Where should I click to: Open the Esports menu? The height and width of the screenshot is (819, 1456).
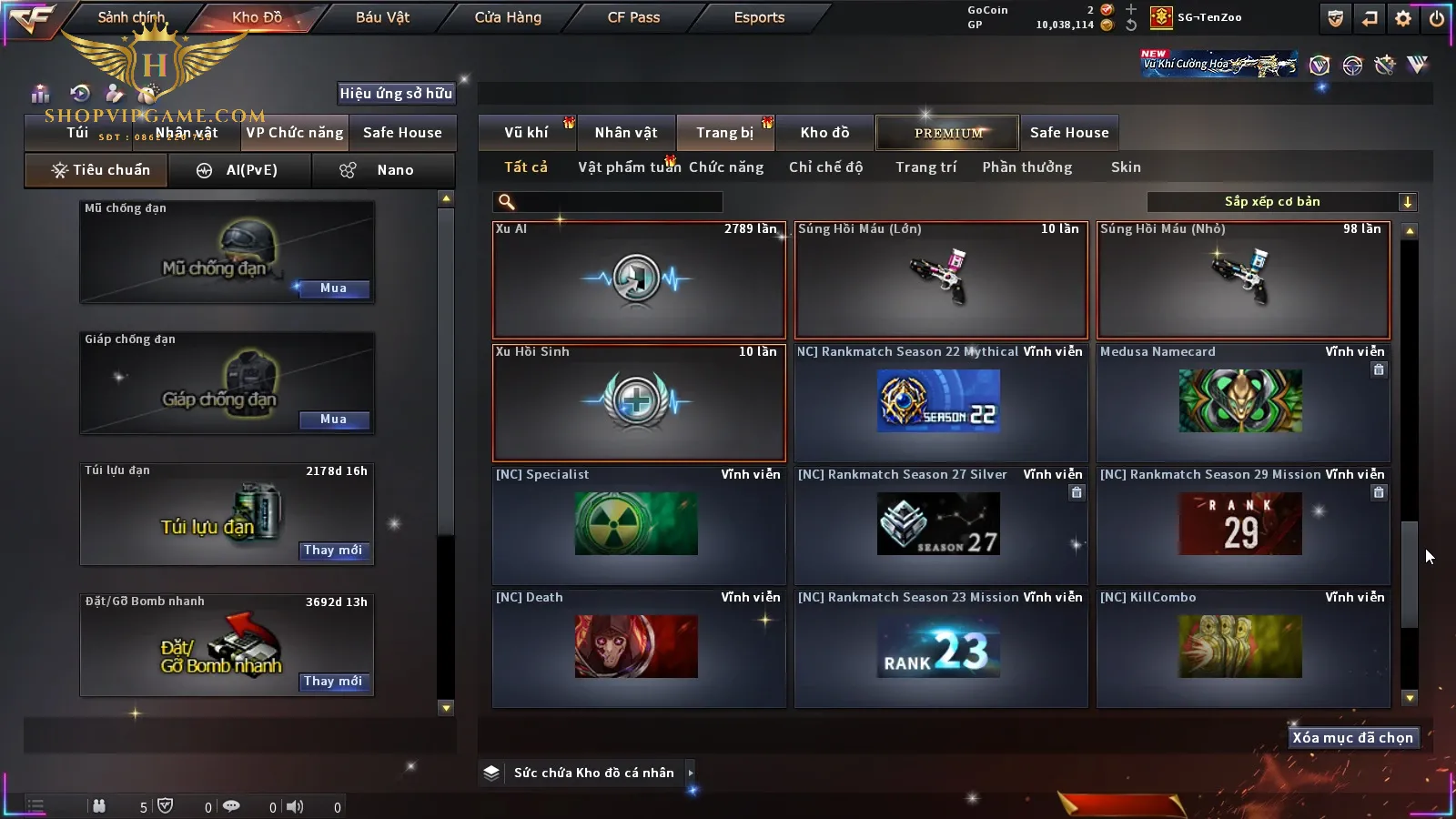pyautogui.click(x=759, y=17)
